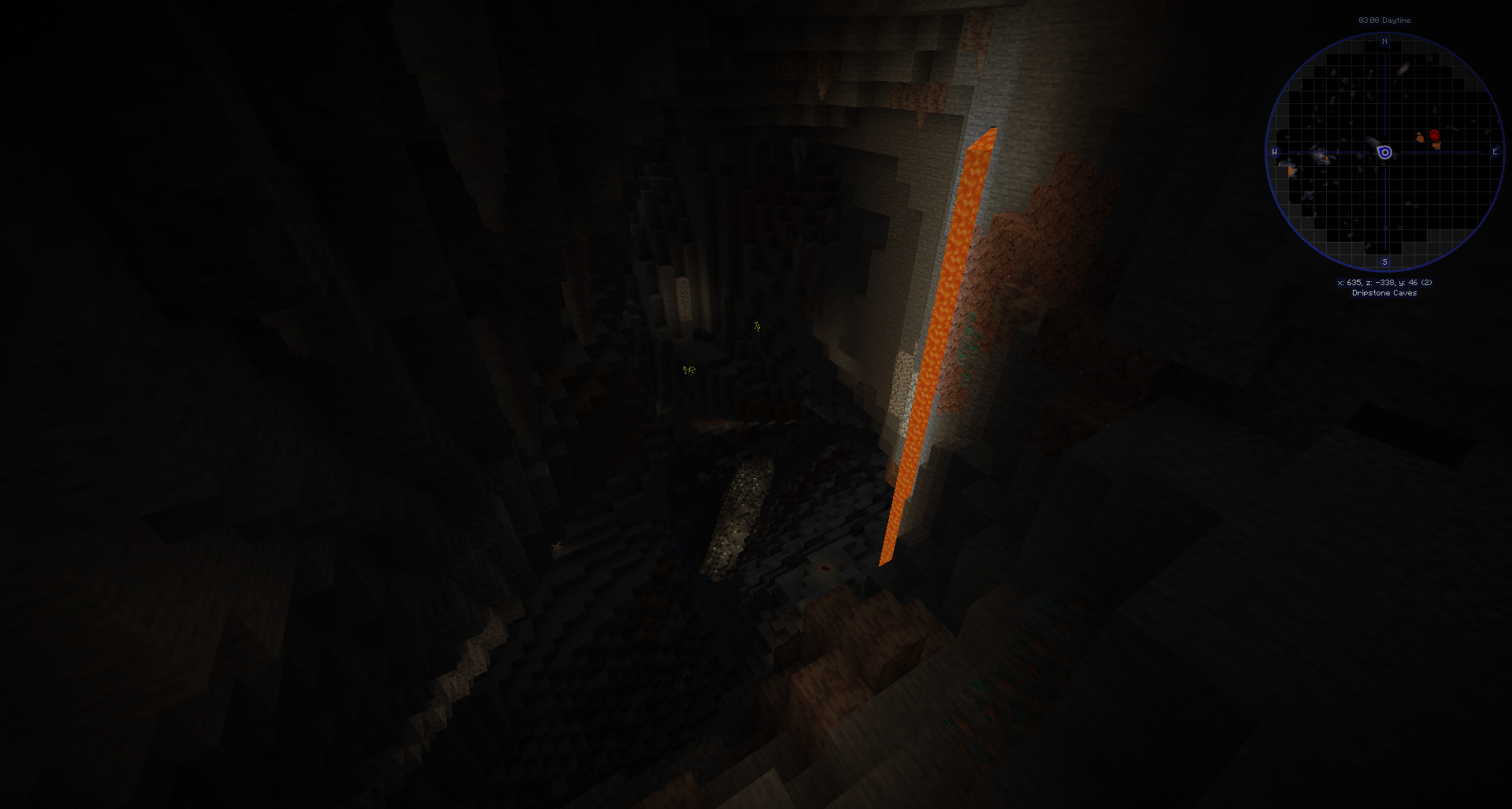Image resolution: width=1512 pixels, height=809 pixels.
Task: Click the y: 46 elevation text
Action: coord(1410,282)
